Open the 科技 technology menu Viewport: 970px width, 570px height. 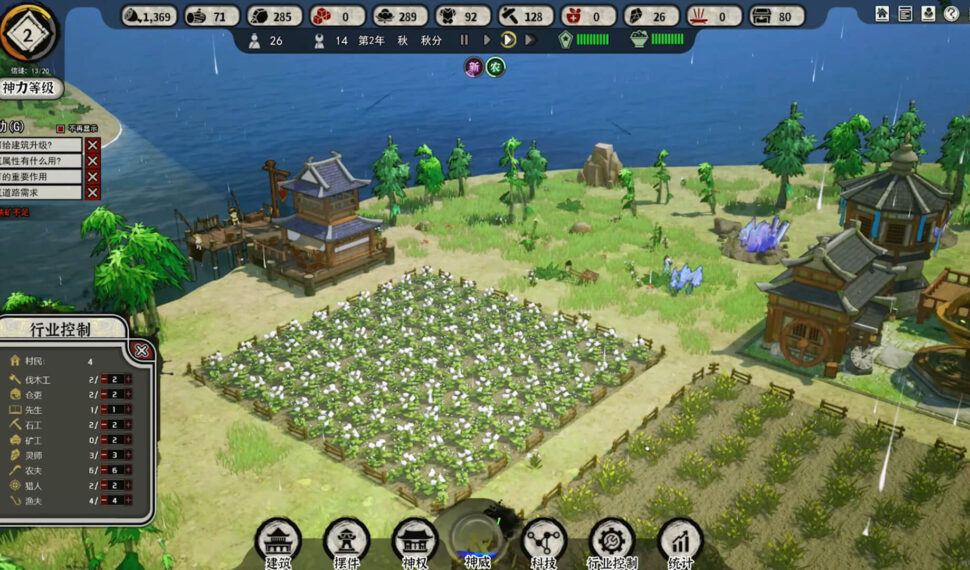[544, 541]
